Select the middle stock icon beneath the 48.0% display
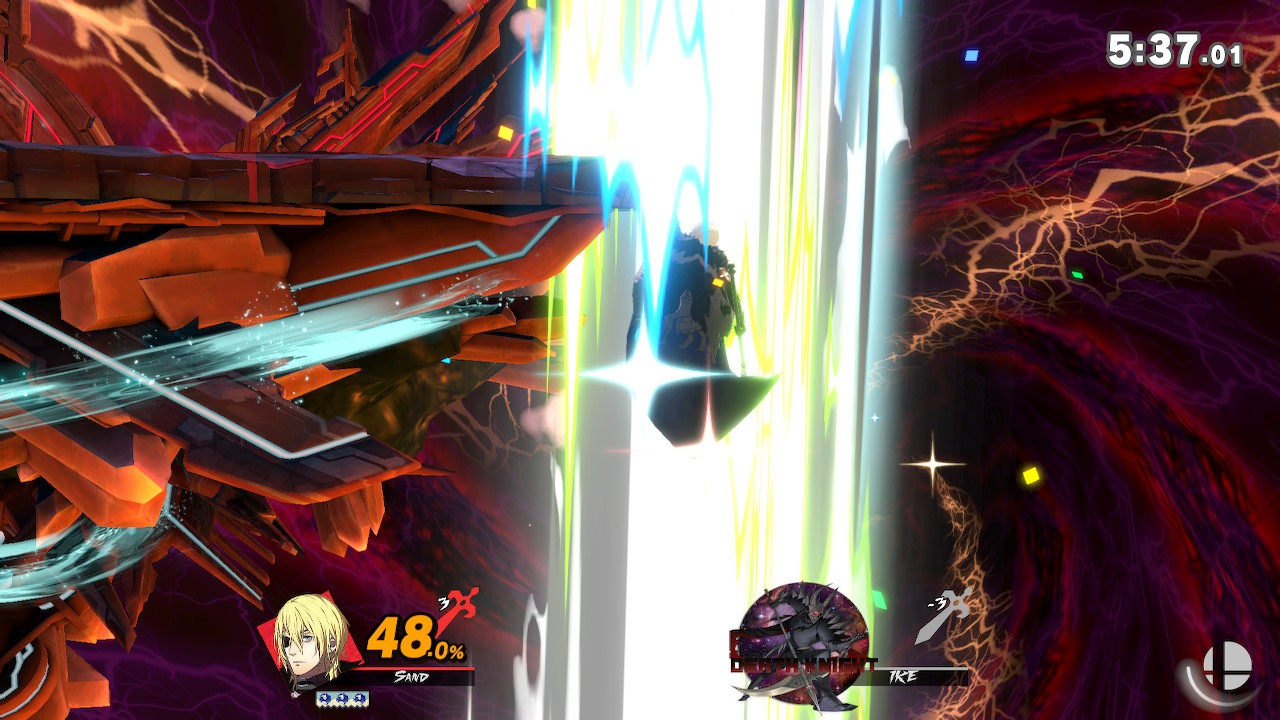The image size is (1280, 720). (342, 698)
